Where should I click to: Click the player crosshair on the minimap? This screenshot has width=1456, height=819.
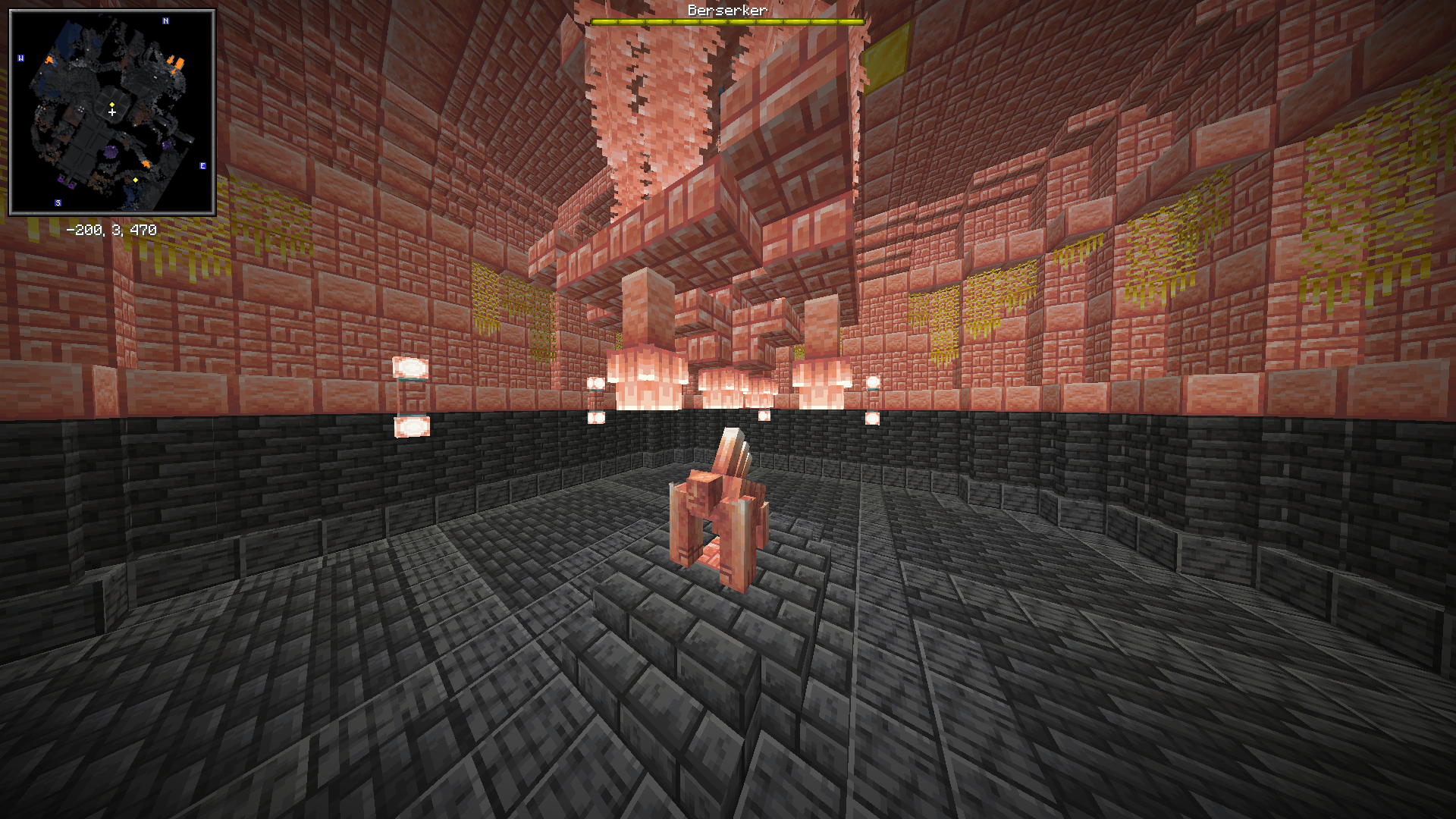111,113
